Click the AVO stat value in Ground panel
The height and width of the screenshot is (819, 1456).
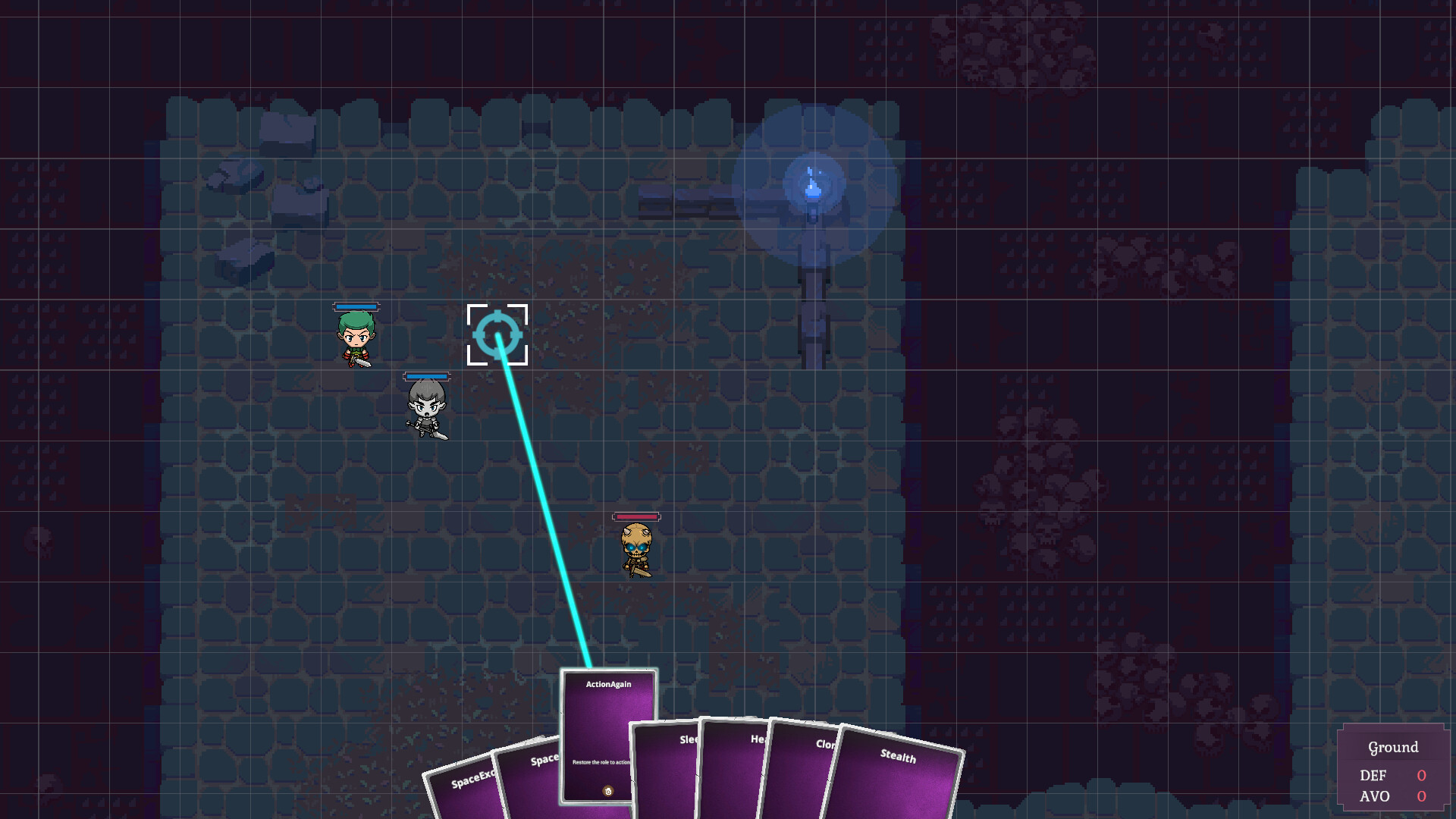tap(1420, 797)
